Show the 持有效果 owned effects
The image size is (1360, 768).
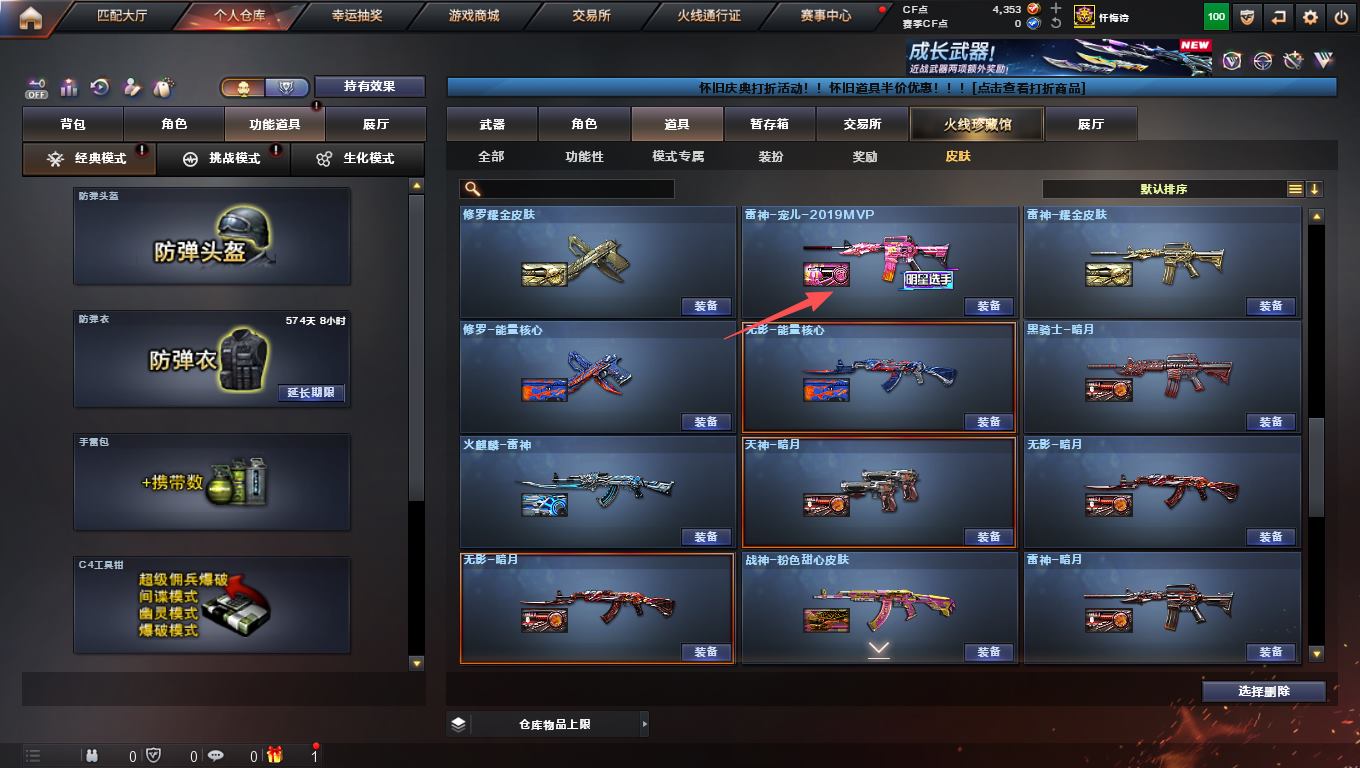pos(370,87)
